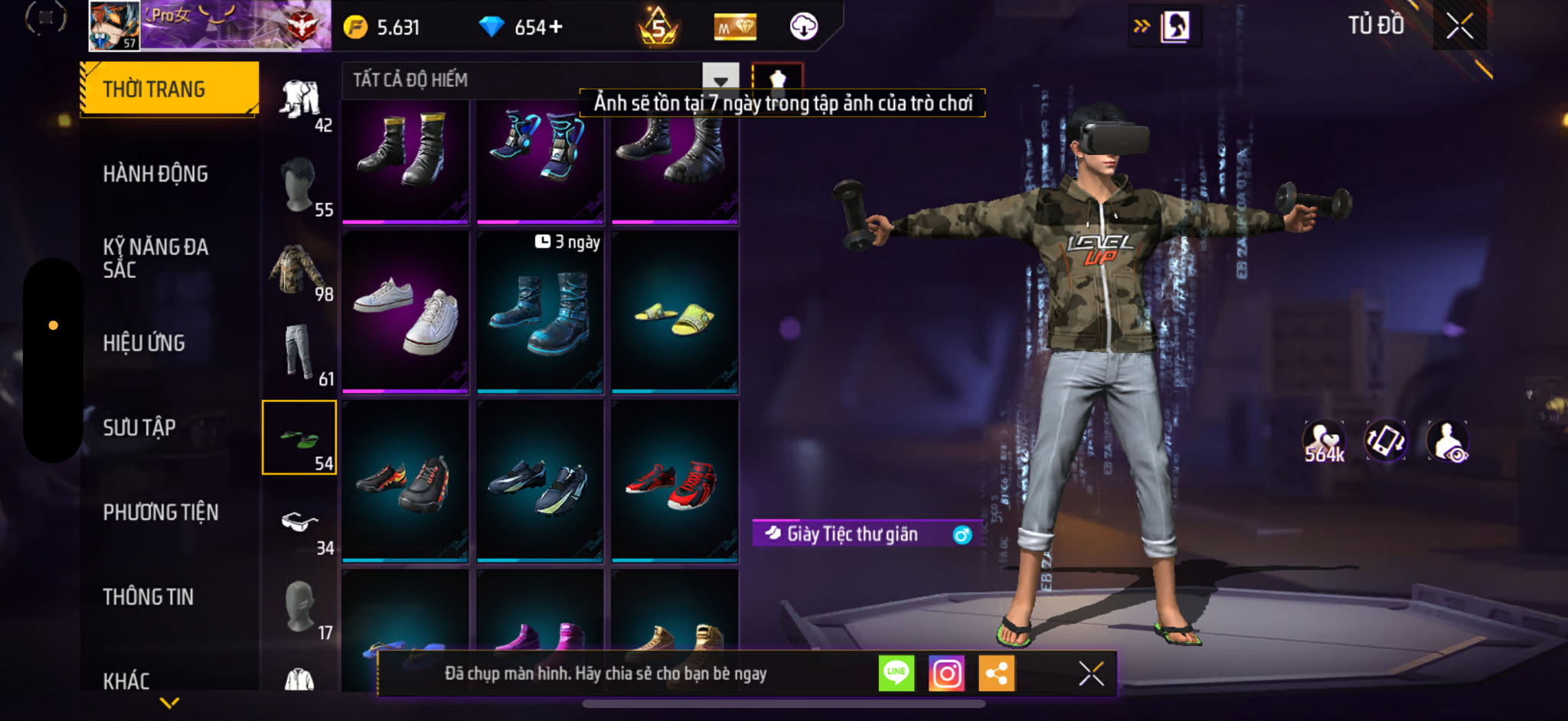Share the screenshot via LINE
Screen dimensions: 1568x721
point(896,674)
